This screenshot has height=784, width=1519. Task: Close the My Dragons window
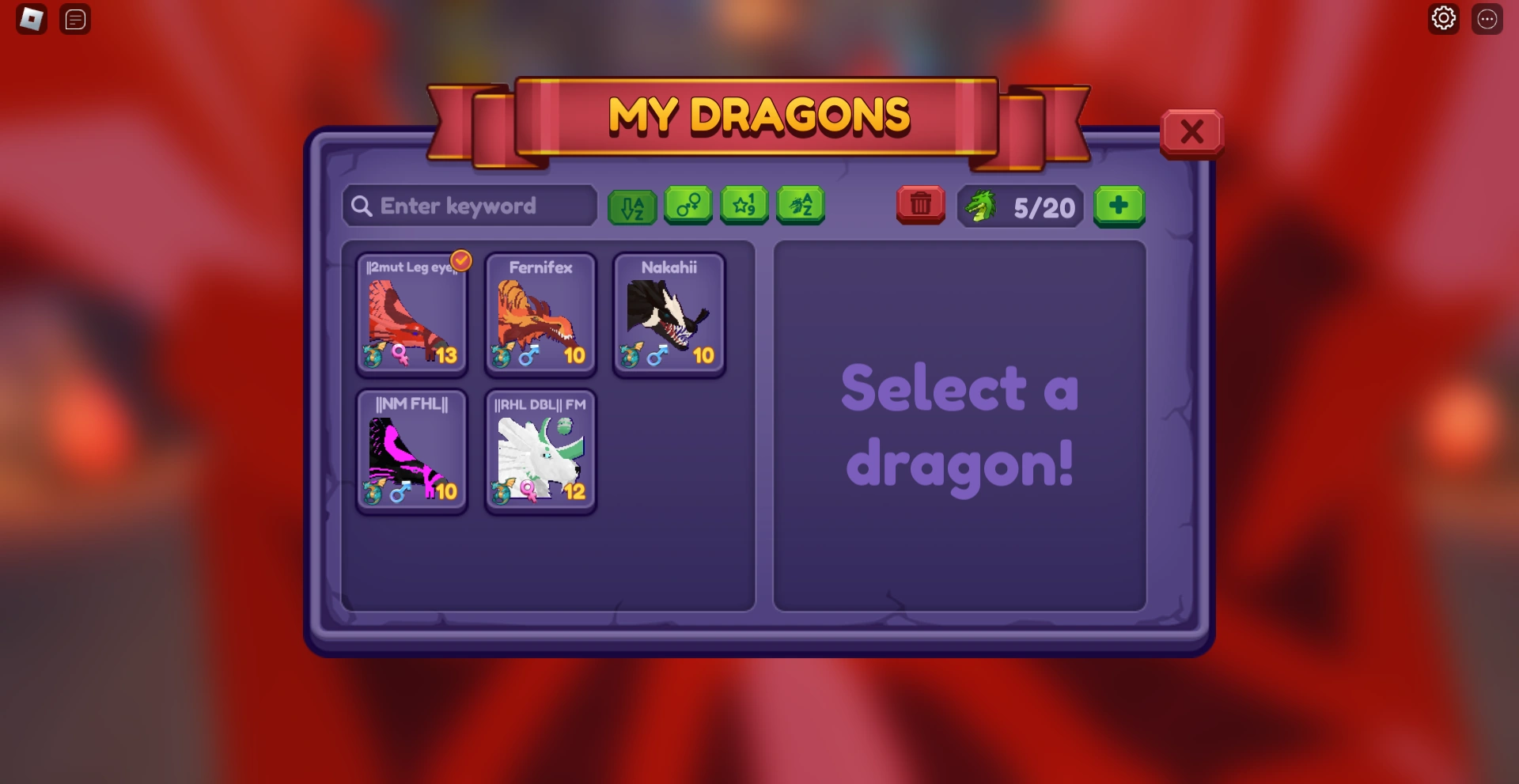[x=1192, y=132]
